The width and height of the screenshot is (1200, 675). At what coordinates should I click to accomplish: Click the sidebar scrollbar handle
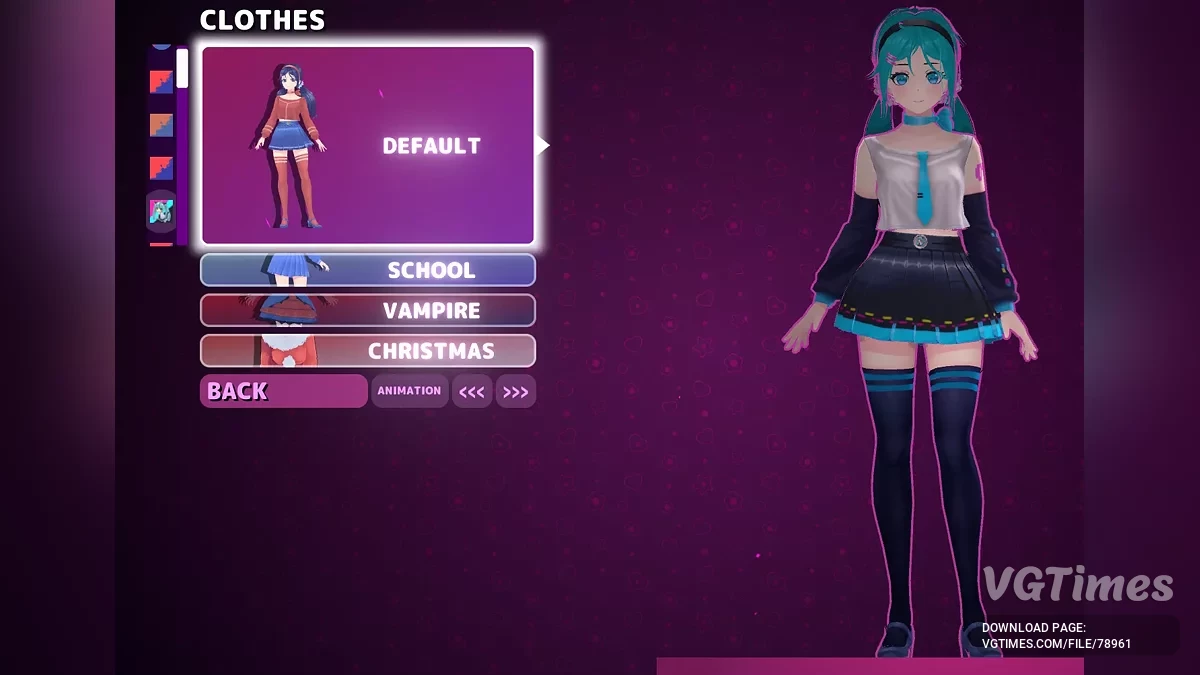(182, 68)
